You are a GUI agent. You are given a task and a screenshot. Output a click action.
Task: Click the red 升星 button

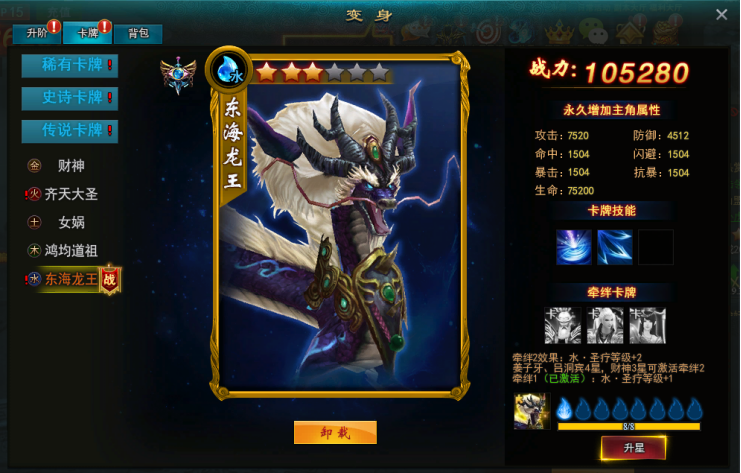click(x=632, y=447)
